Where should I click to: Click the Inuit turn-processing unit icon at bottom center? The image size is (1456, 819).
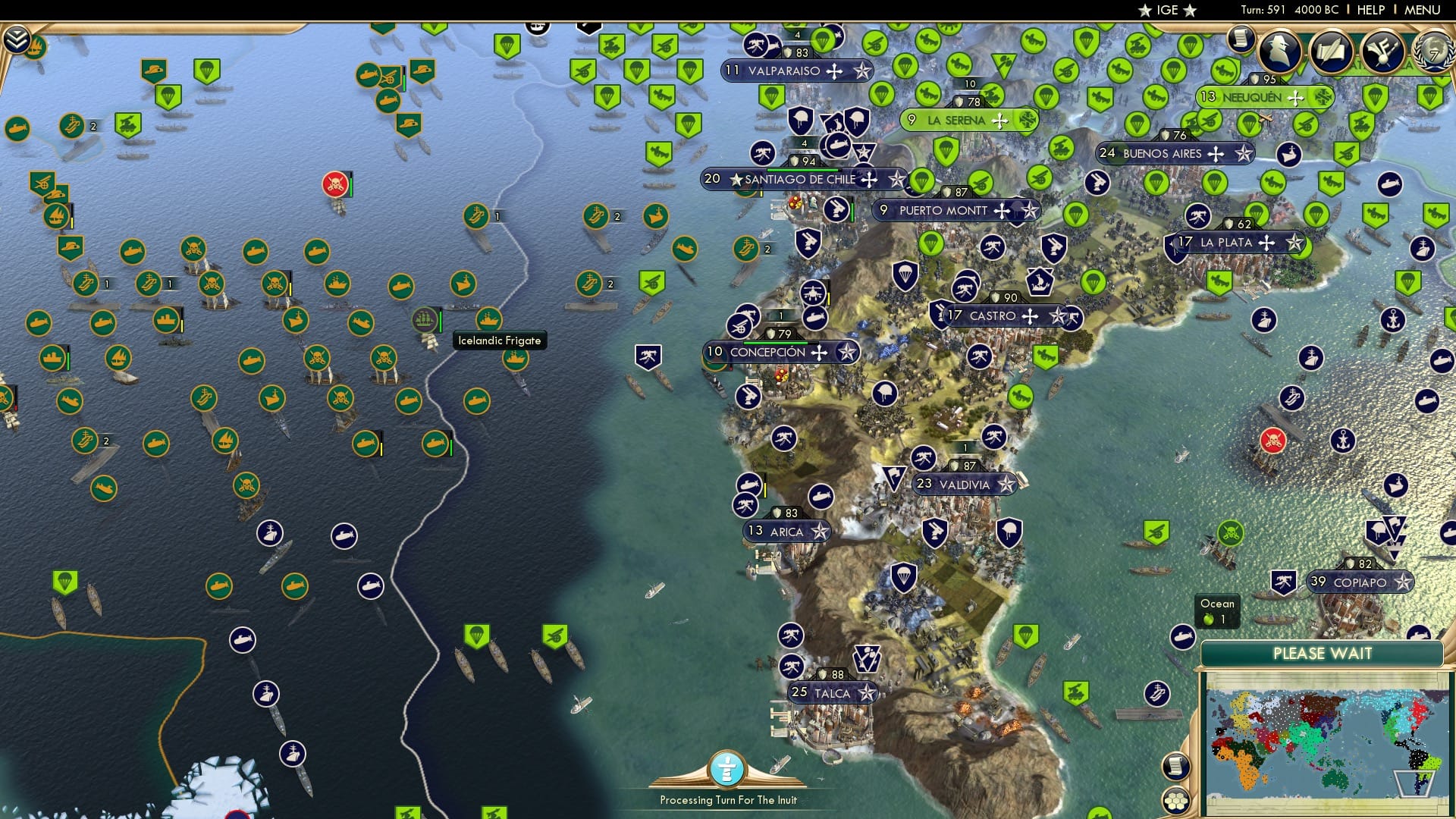tap(728, 768)
